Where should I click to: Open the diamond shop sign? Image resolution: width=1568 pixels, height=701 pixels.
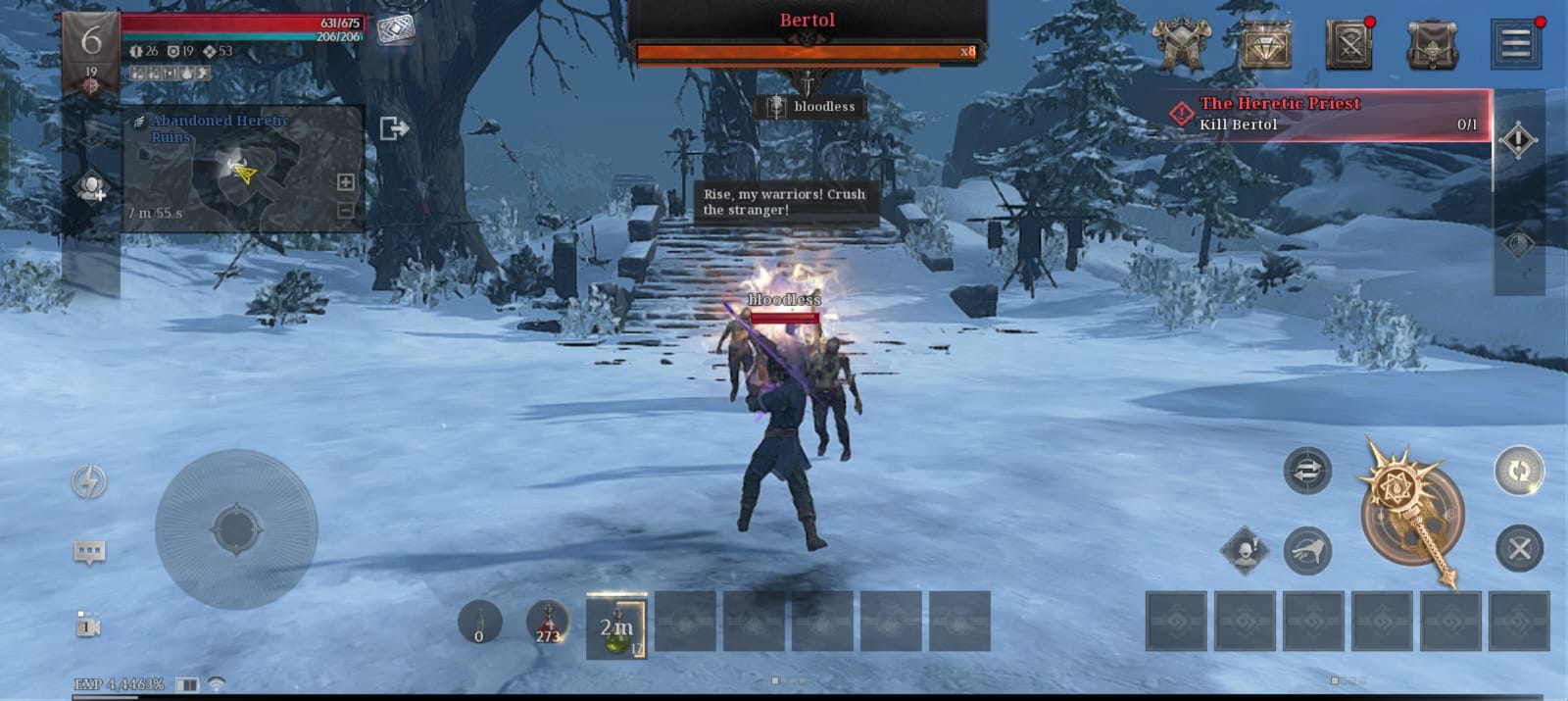point(1265,44)
